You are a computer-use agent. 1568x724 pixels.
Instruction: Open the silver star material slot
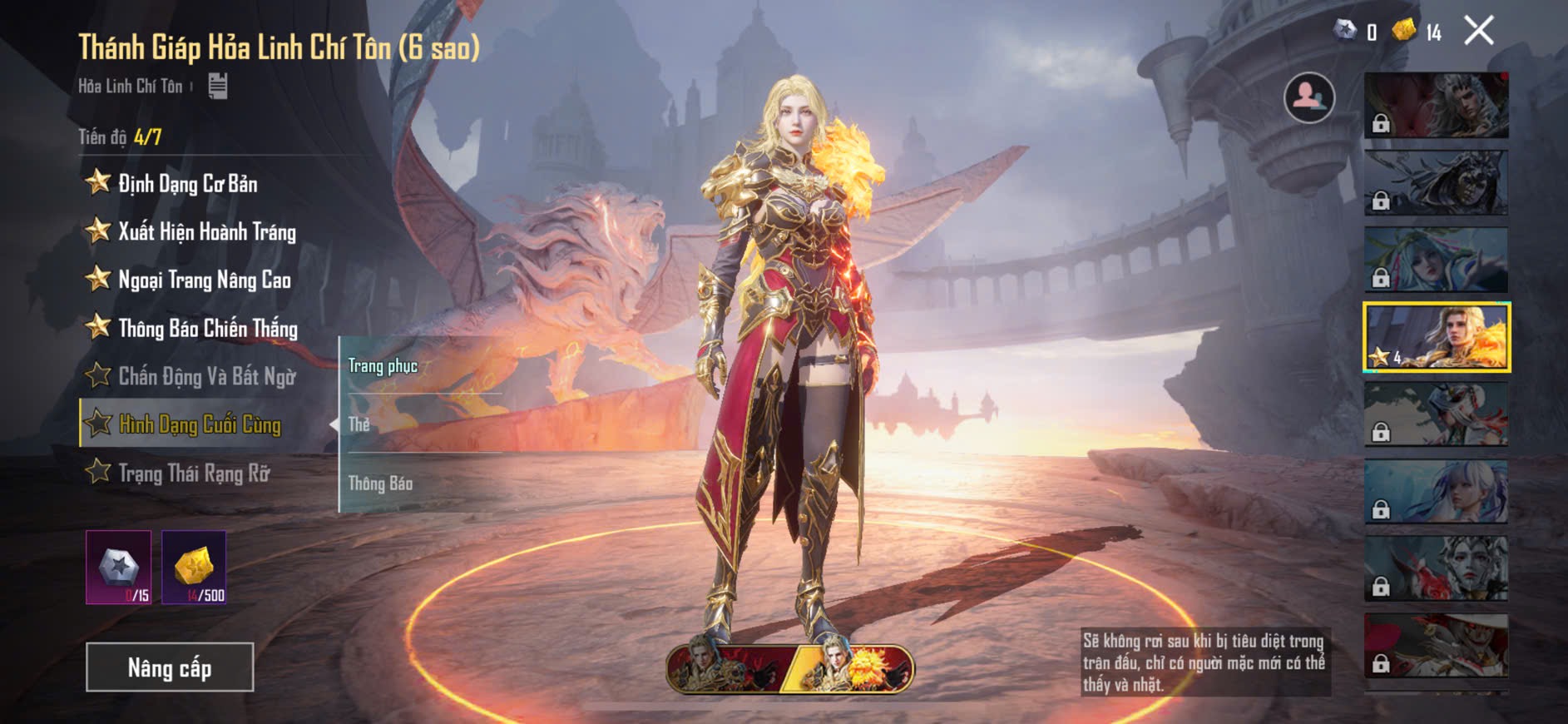click(119, 568)
